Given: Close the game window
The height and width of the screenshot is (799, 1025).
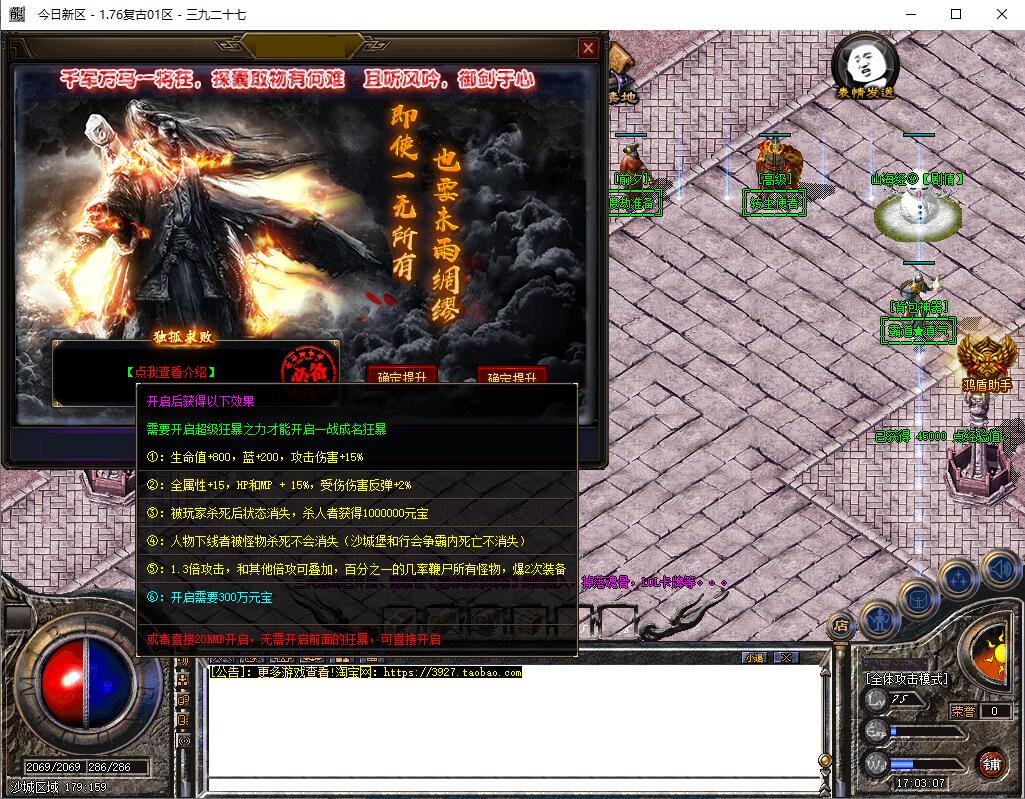Looking at the screenshot, I should pyautogui.click(x=1002, y=14).
